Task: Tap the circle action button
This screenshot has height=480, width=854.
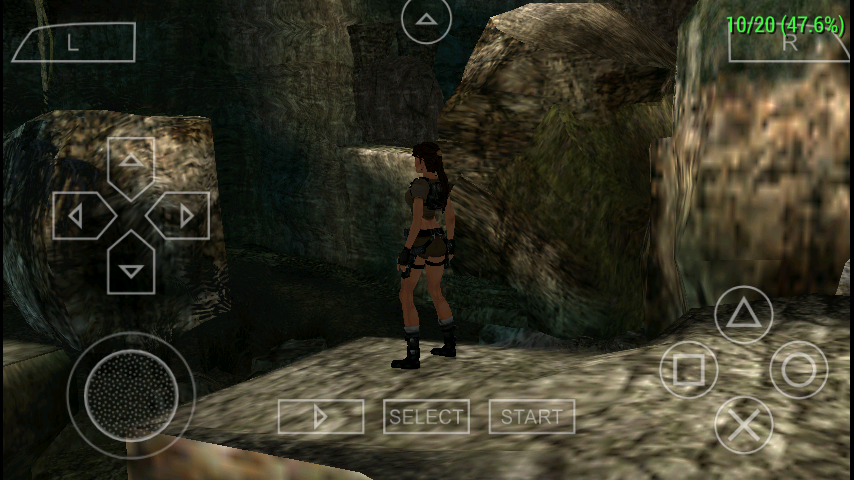Action: coord(798,370)
